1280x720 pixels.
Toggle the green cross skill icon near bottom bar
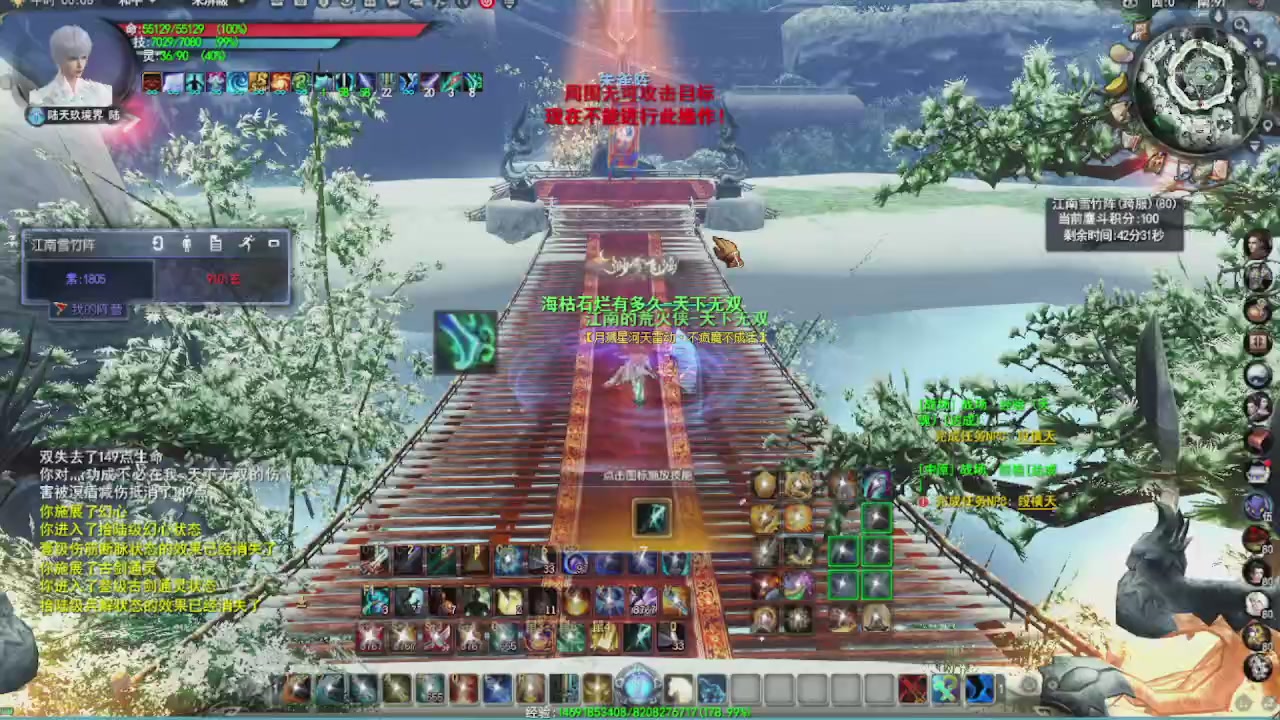click(944, 687)
